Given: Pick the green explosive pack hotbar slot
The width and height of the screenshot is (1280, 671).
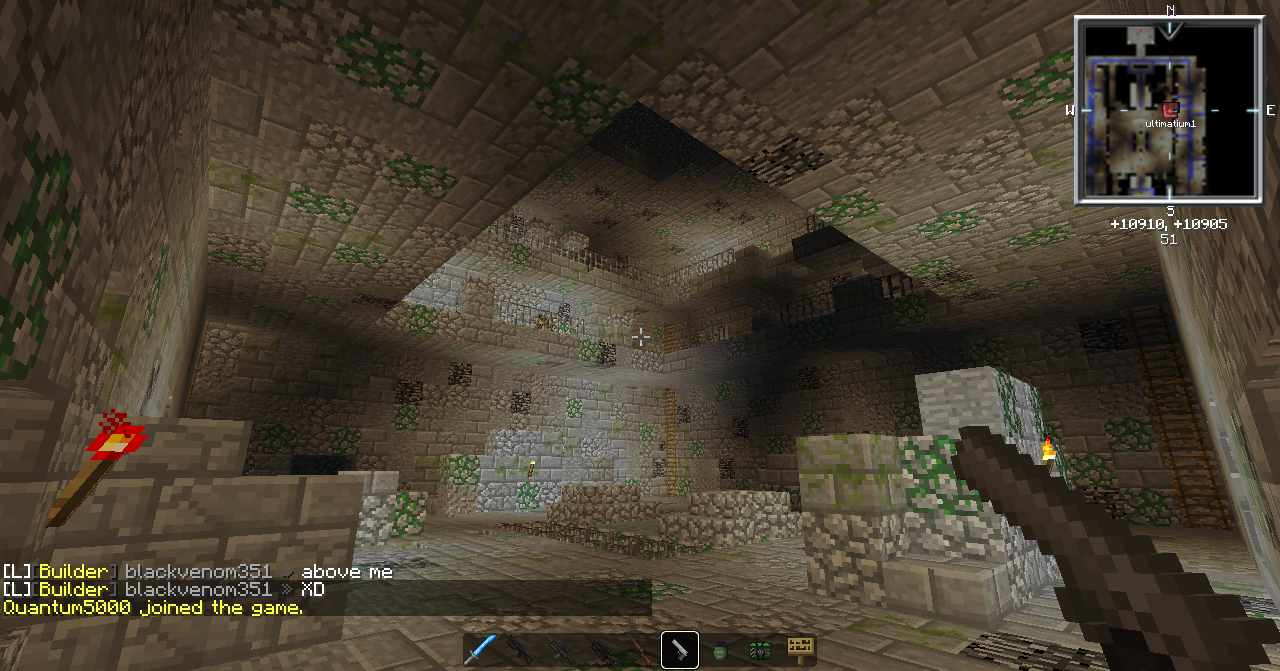Looking at the screenshot, I should coord(760,650).
